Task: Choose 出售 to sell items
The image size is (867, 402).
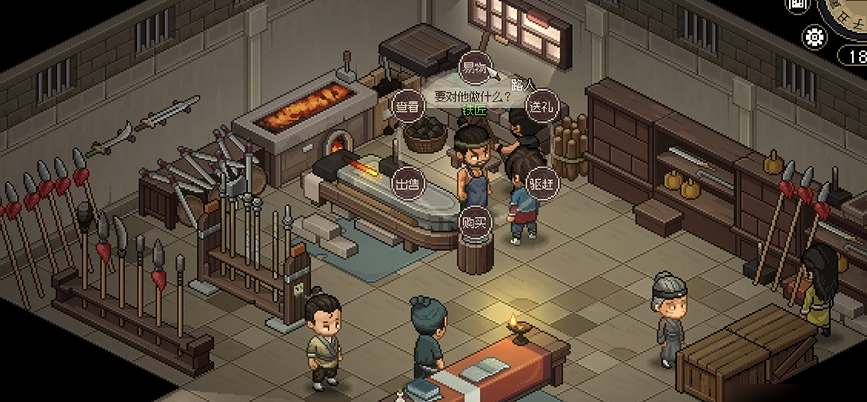Action: pyautogui.click(x=407, y=184)
